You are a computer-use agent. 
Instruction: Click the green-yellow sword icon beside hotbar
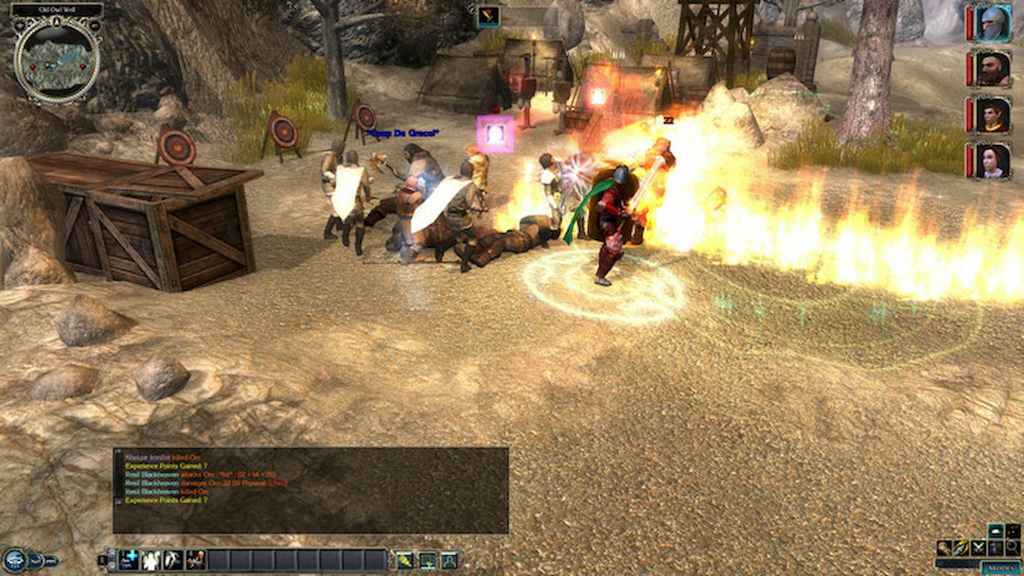(x=404, y=560)
